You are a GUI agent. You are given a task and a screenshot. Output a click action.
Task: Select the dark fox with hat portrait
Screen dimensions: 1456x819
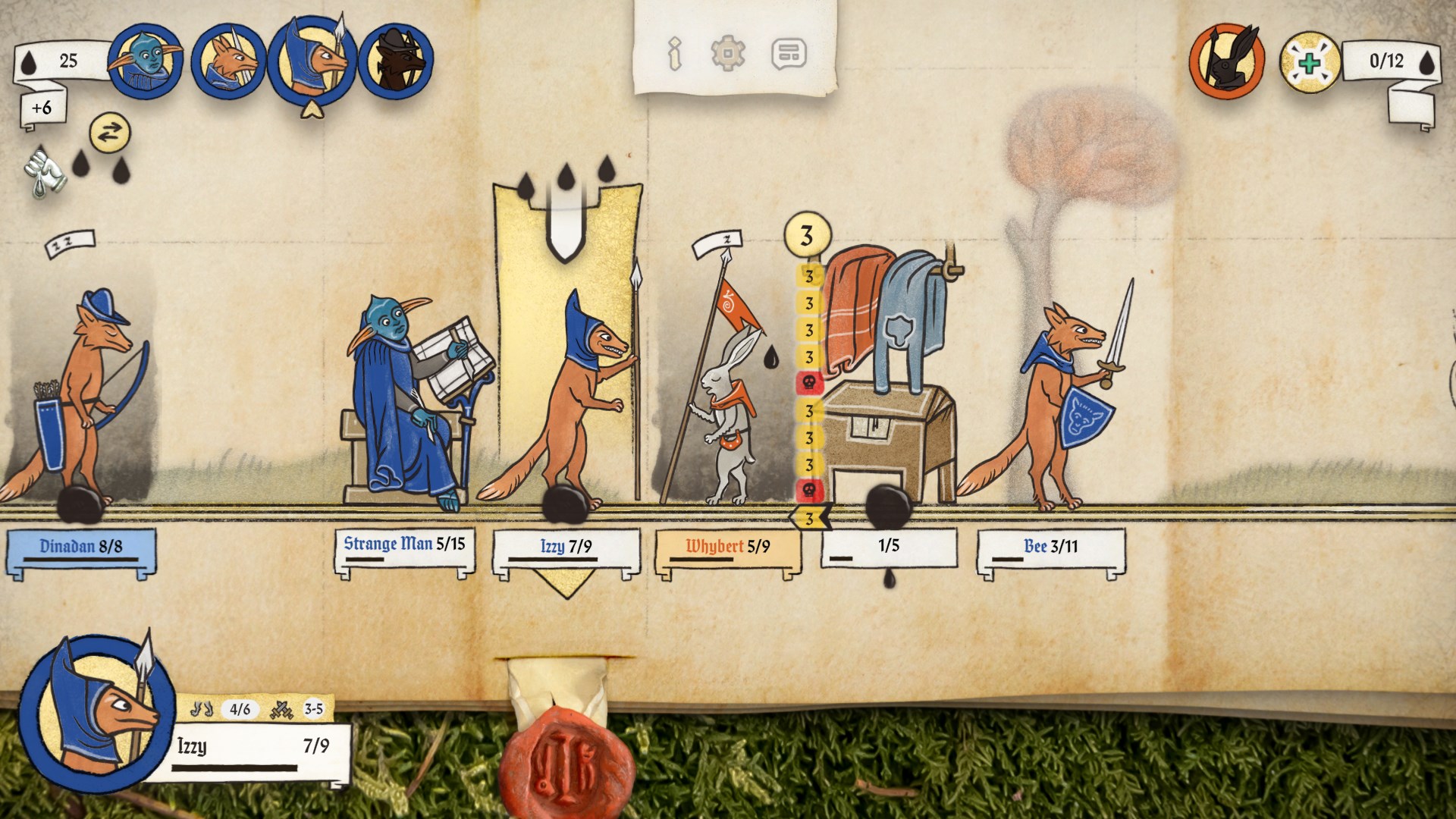pyautogui.click(x=396, y=61)
